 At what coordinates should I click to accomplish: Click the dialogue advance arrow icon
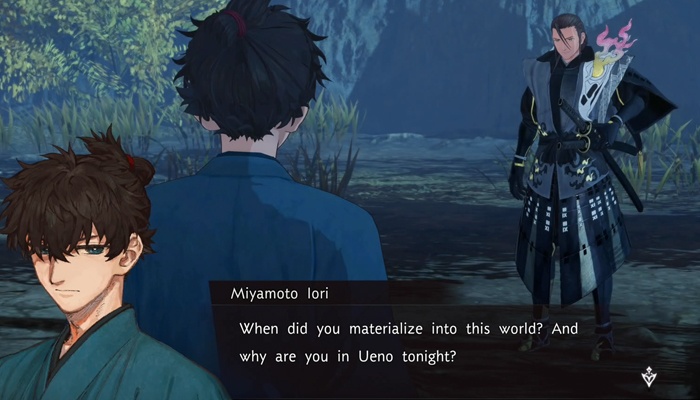pos(651,377)
